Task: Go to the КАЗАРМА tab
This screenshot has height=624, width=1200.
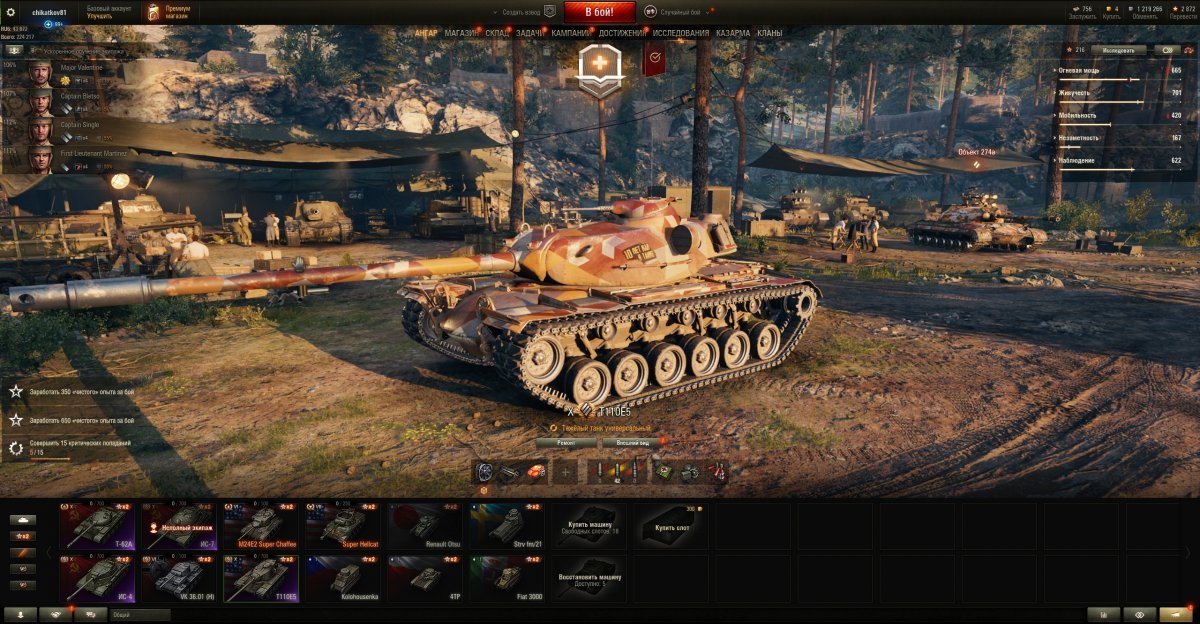Action: click(733, 33)
